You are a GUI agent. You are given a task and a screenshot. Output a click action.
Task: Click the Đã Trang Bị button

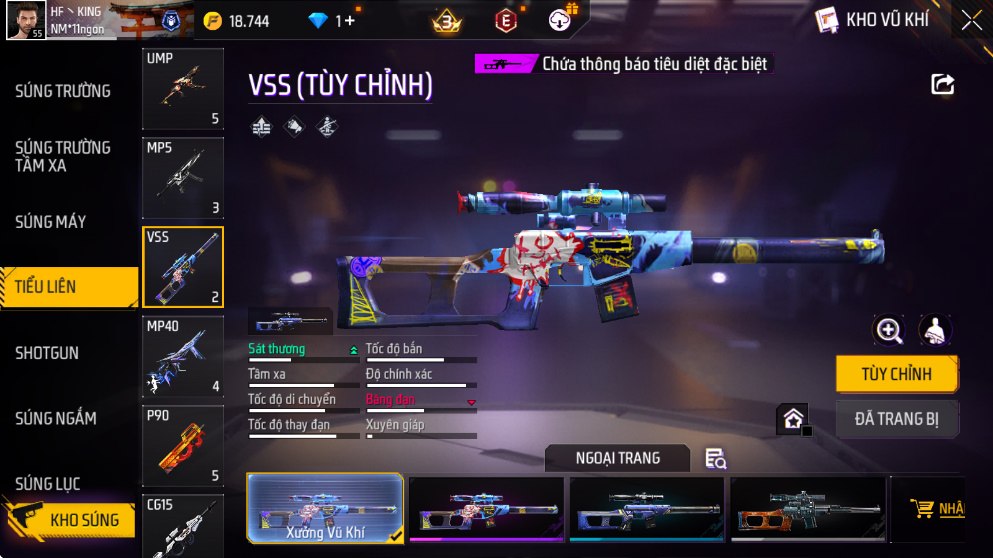coord(896,419)
